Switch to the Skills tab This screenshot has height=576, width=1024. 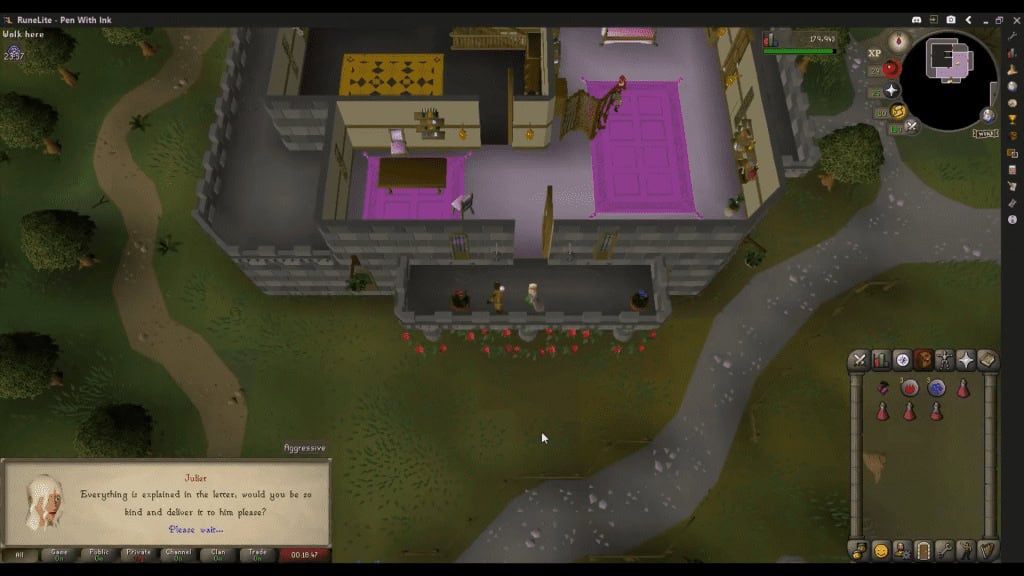881,360
